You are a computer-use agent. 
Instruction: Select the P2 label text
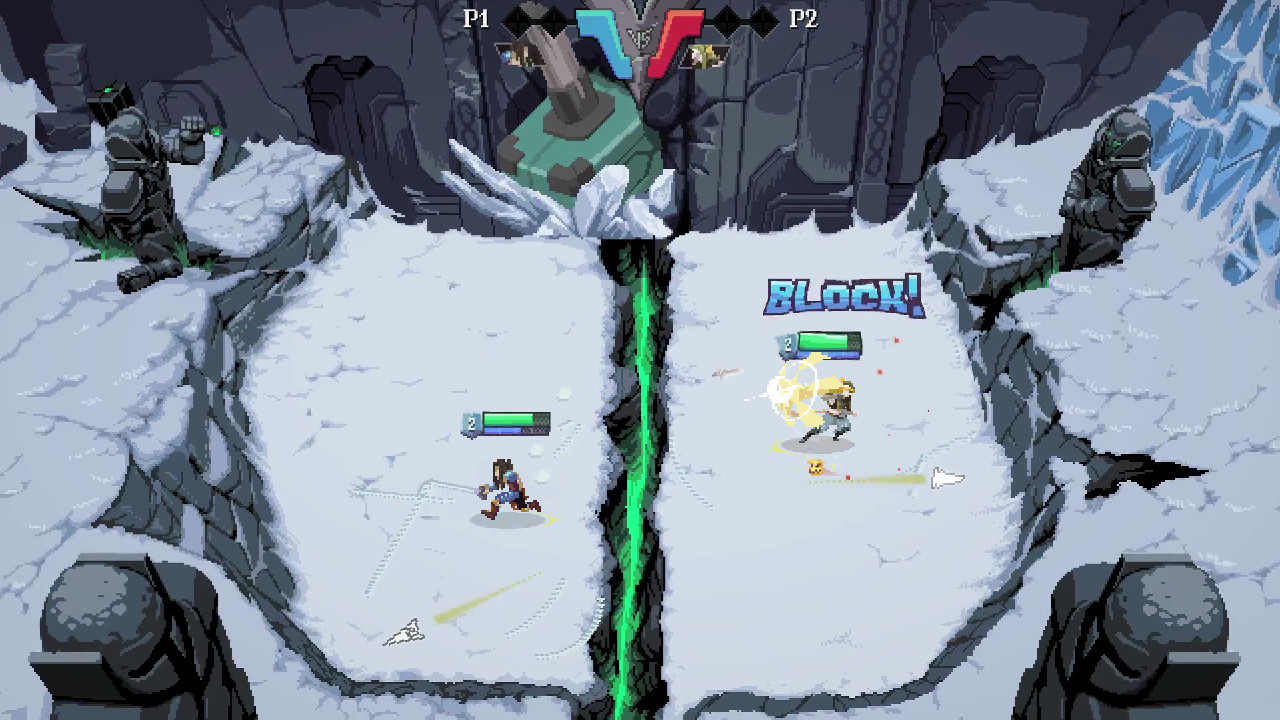(806, 20)
